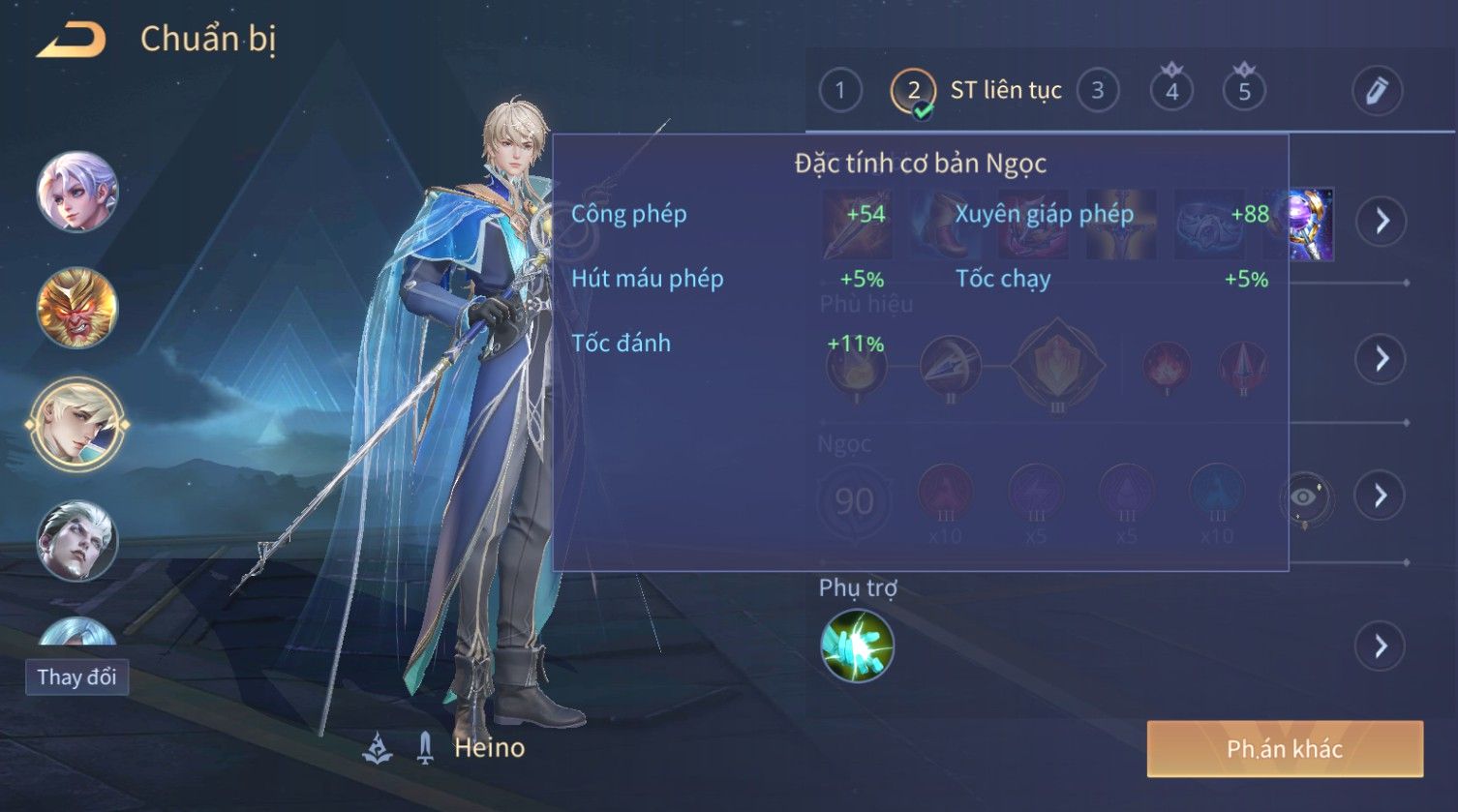Pick the highlighted blond hero portrait

[77, 424]
